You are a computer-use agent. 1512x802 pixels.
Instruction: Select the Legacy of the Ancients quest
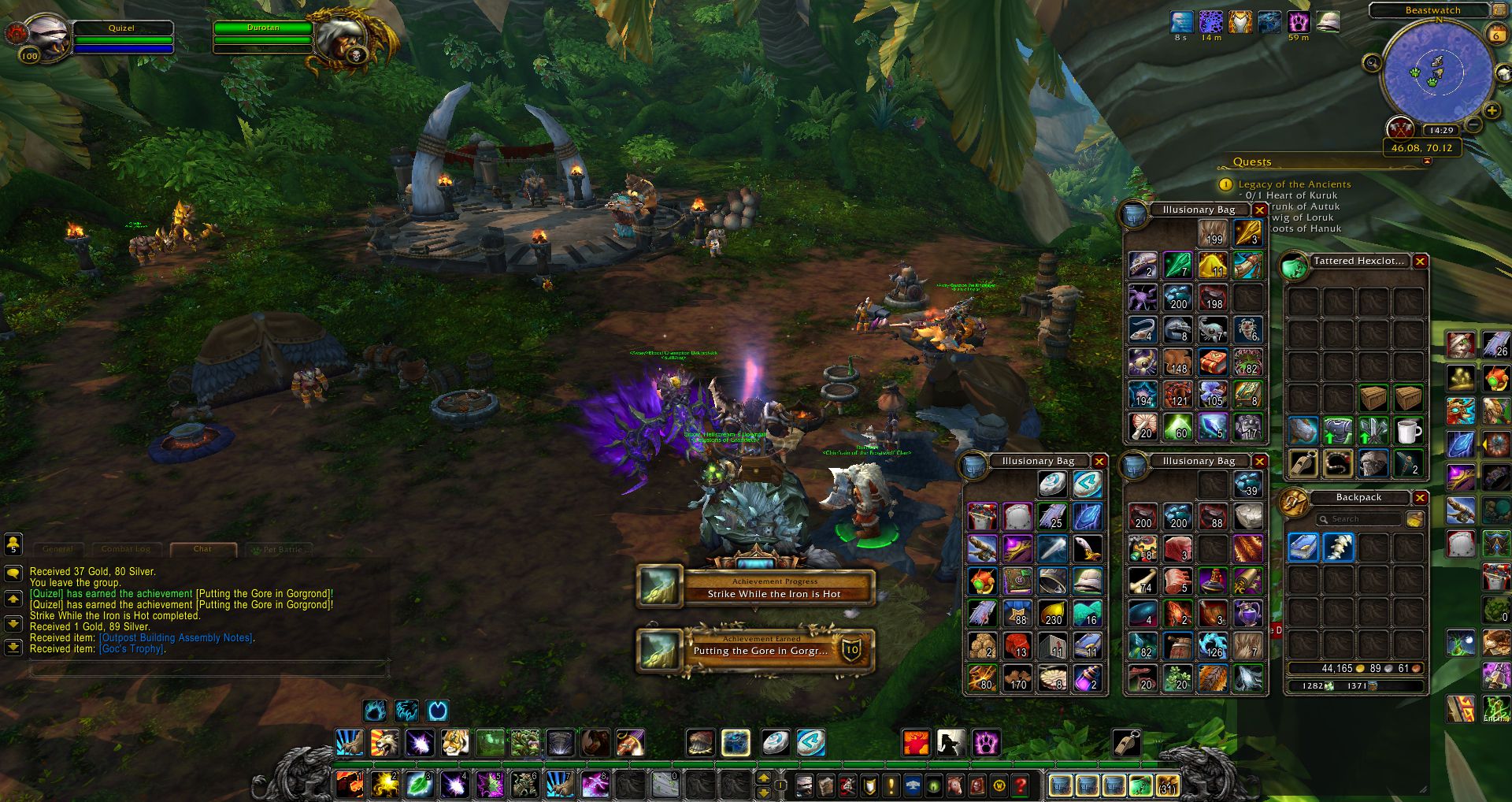coord(1294,184)
